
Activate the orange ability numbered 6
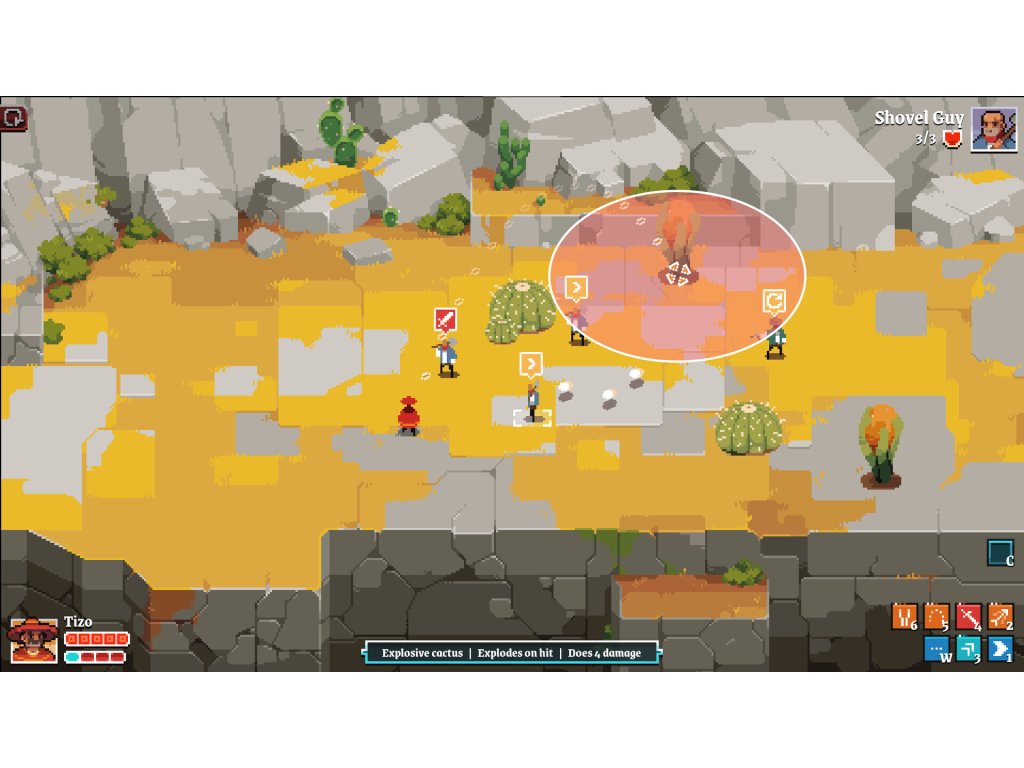coord(905,617)
